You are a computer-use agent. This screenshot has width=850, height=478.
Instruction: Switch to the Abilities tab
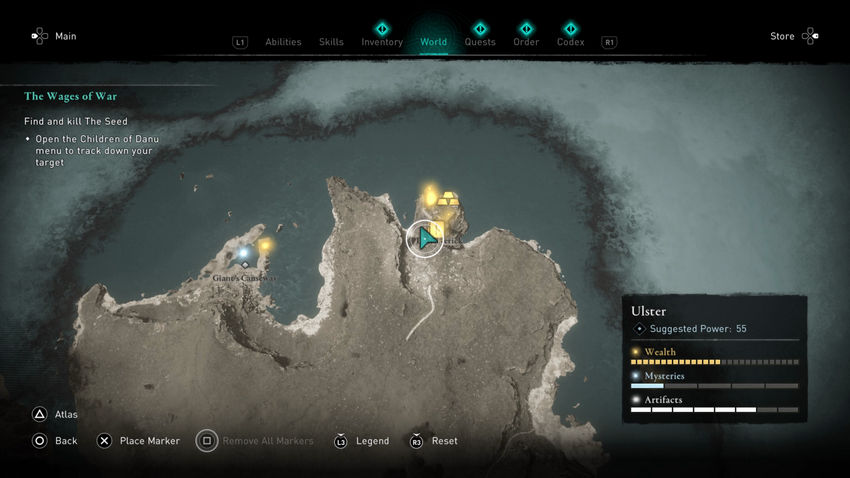pyautogui.click(x=283, y=42)
